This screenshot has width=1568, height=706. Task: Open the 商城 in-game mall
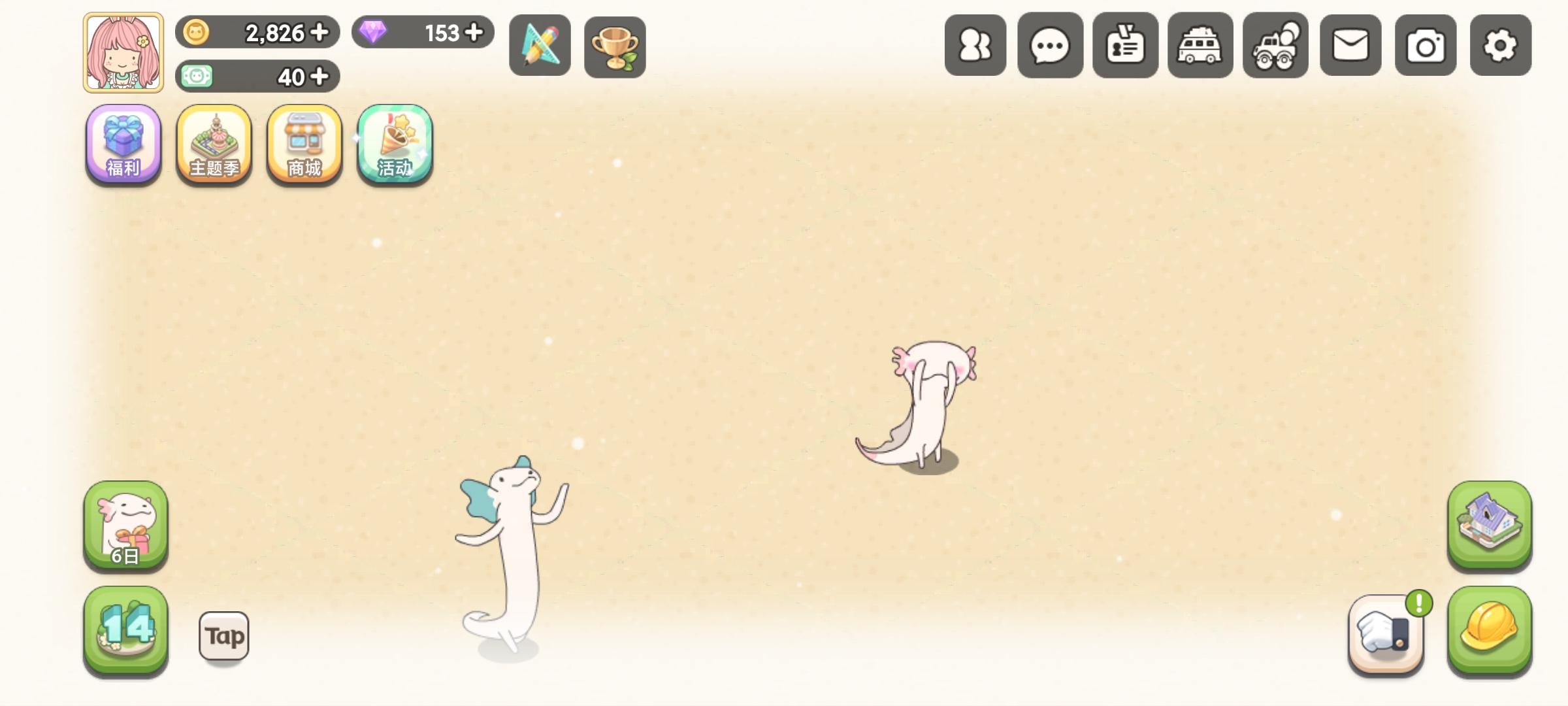tap(303, 145)
